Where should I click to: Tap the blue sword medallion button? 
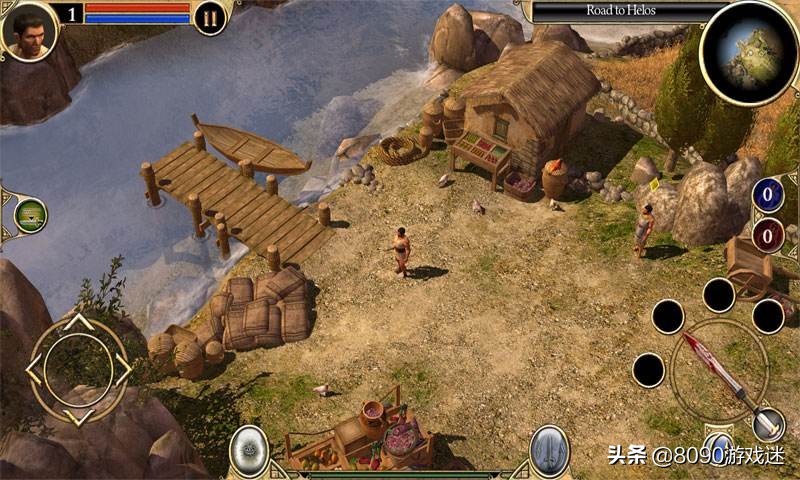[x=549, y=449]
